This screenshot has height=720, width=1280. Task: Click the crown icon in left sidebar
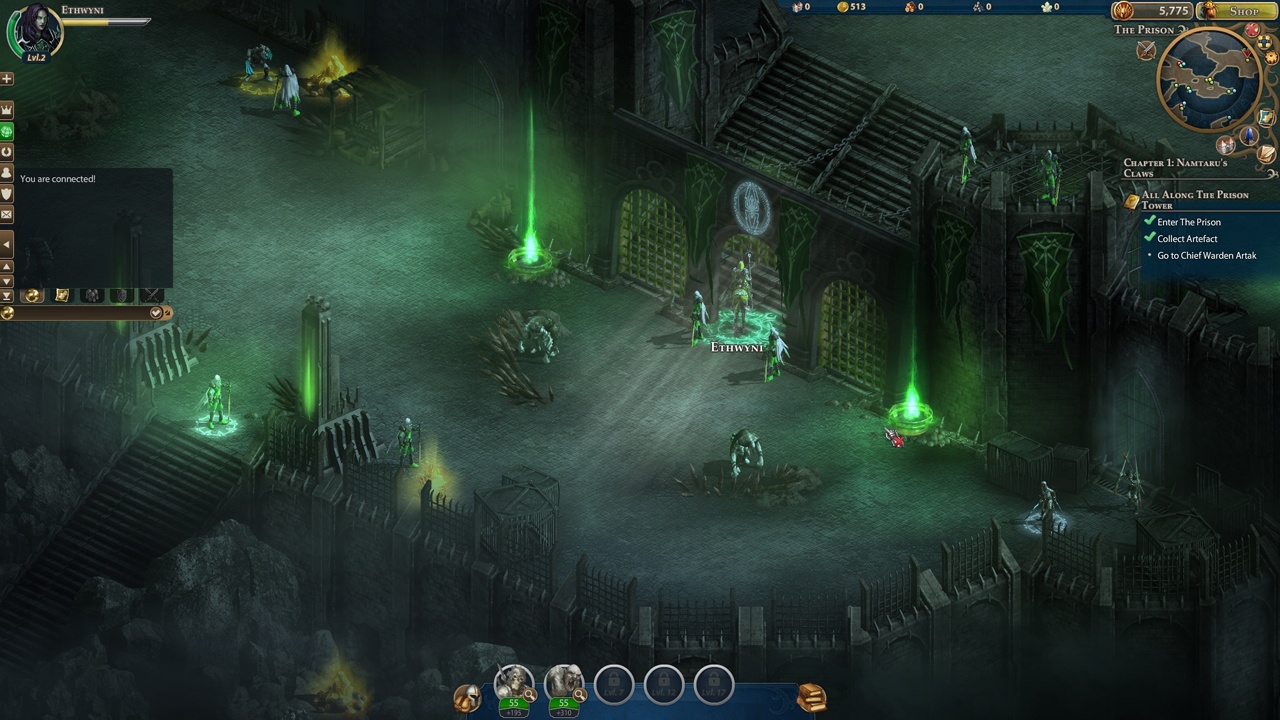coord(7,109)
